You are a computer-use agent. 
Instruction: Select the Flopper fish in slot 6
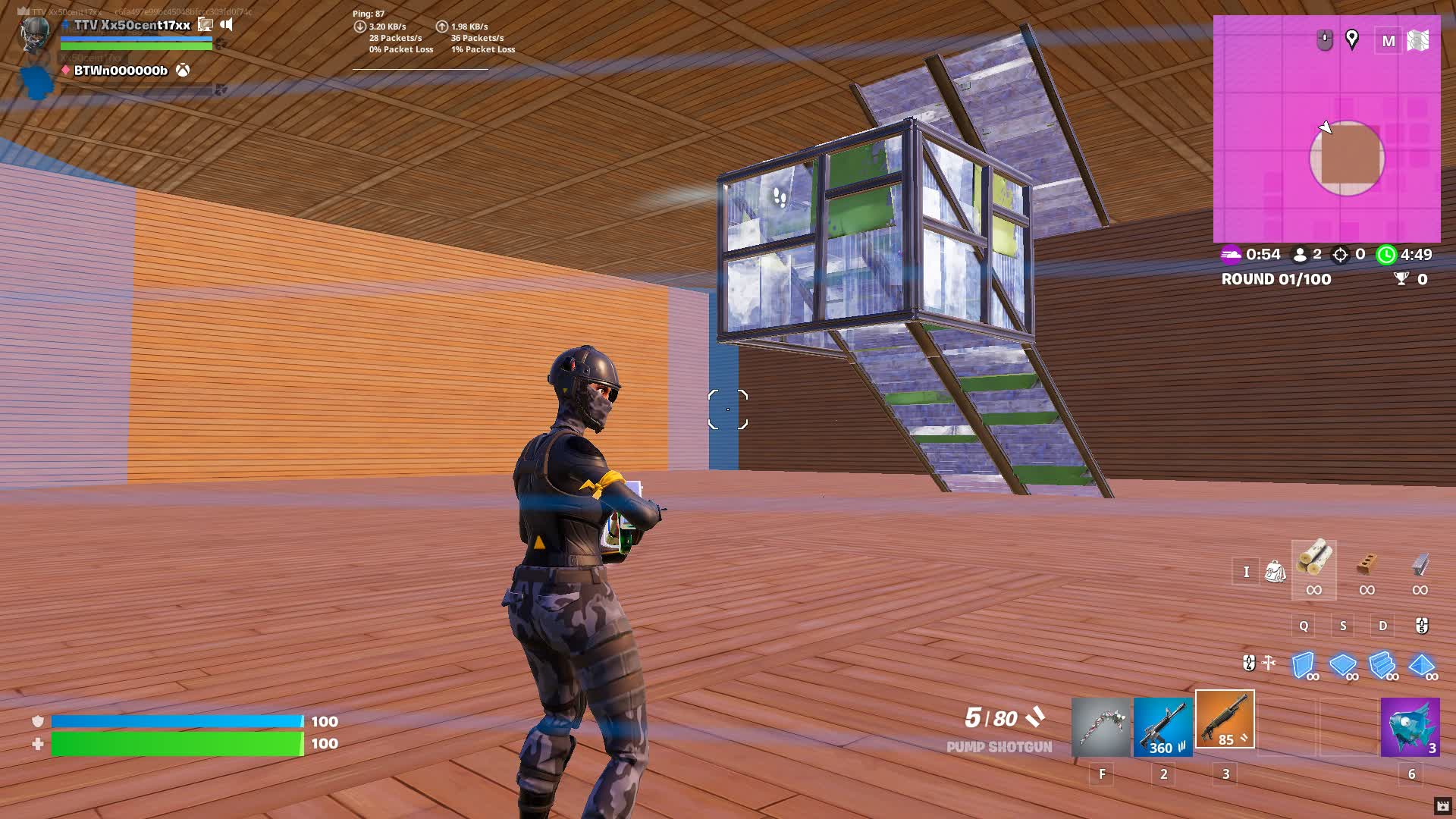click(x=1410, y=726)
